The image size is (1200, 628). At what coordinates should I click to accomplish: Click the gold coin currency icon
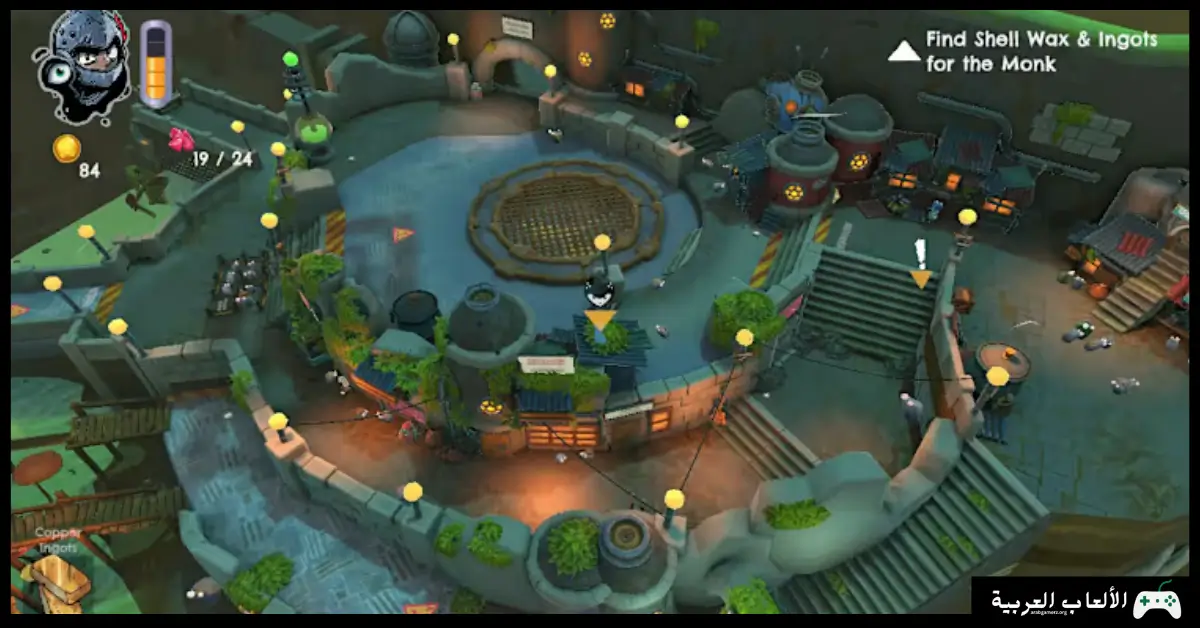67,149
